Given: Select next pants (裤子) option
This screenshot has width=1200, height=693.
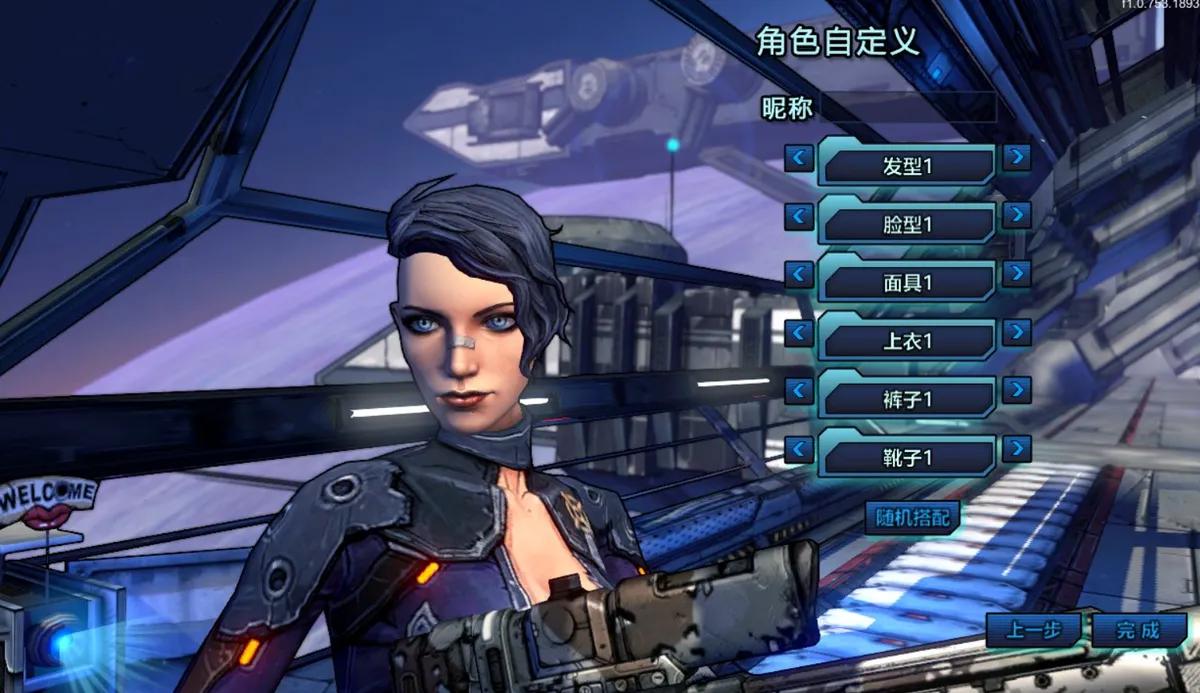Looking at the screenshot, I should pyautogui.click(x=1017, y=391).
